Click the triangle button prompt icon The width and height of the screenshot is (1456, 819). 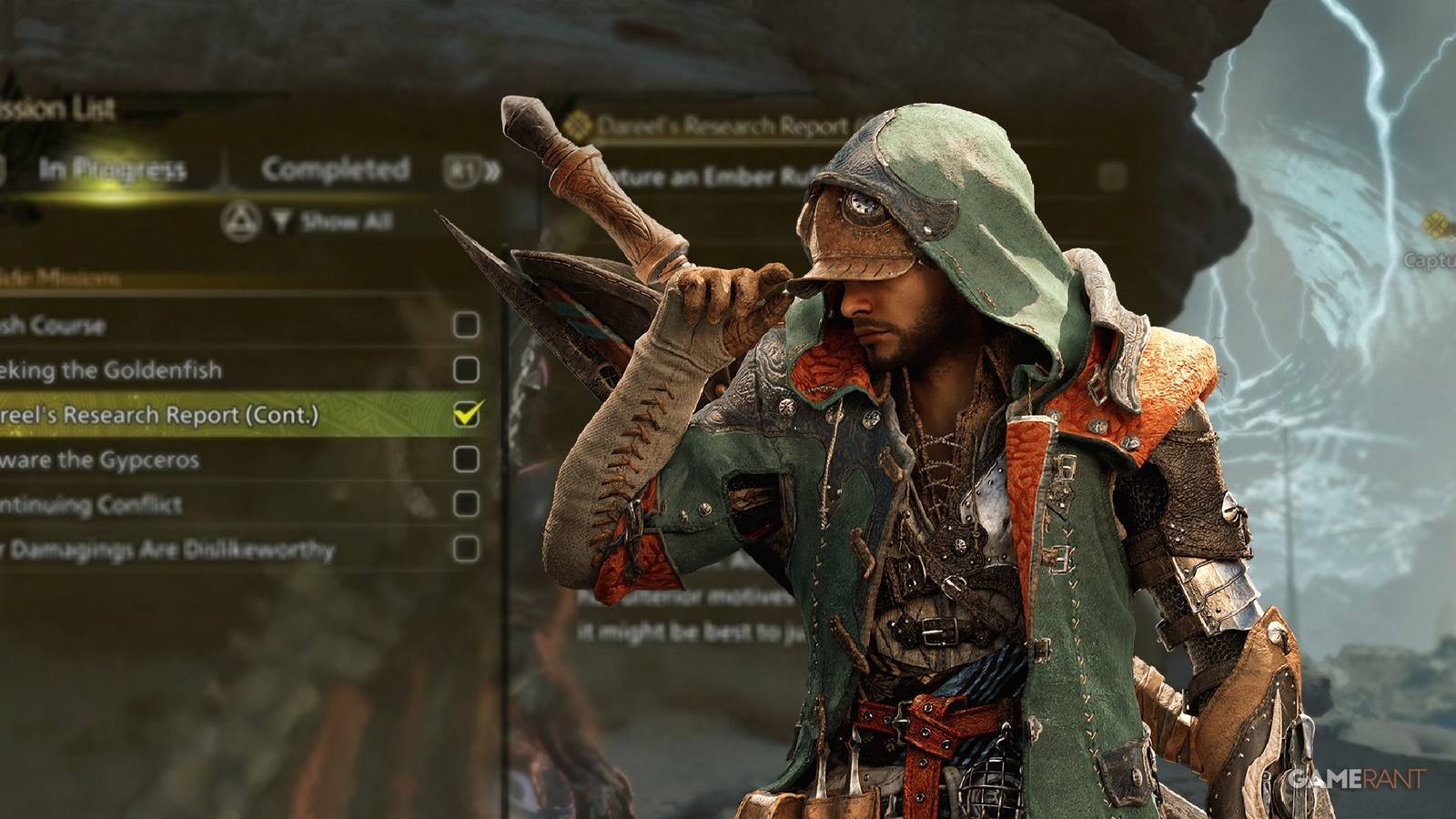click(x=240, y=218)
